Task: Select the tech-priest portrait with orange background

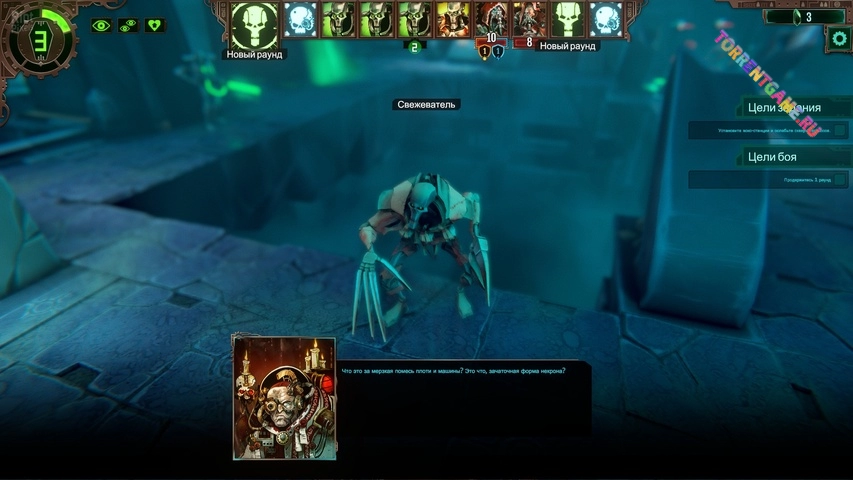Action: 452,19
